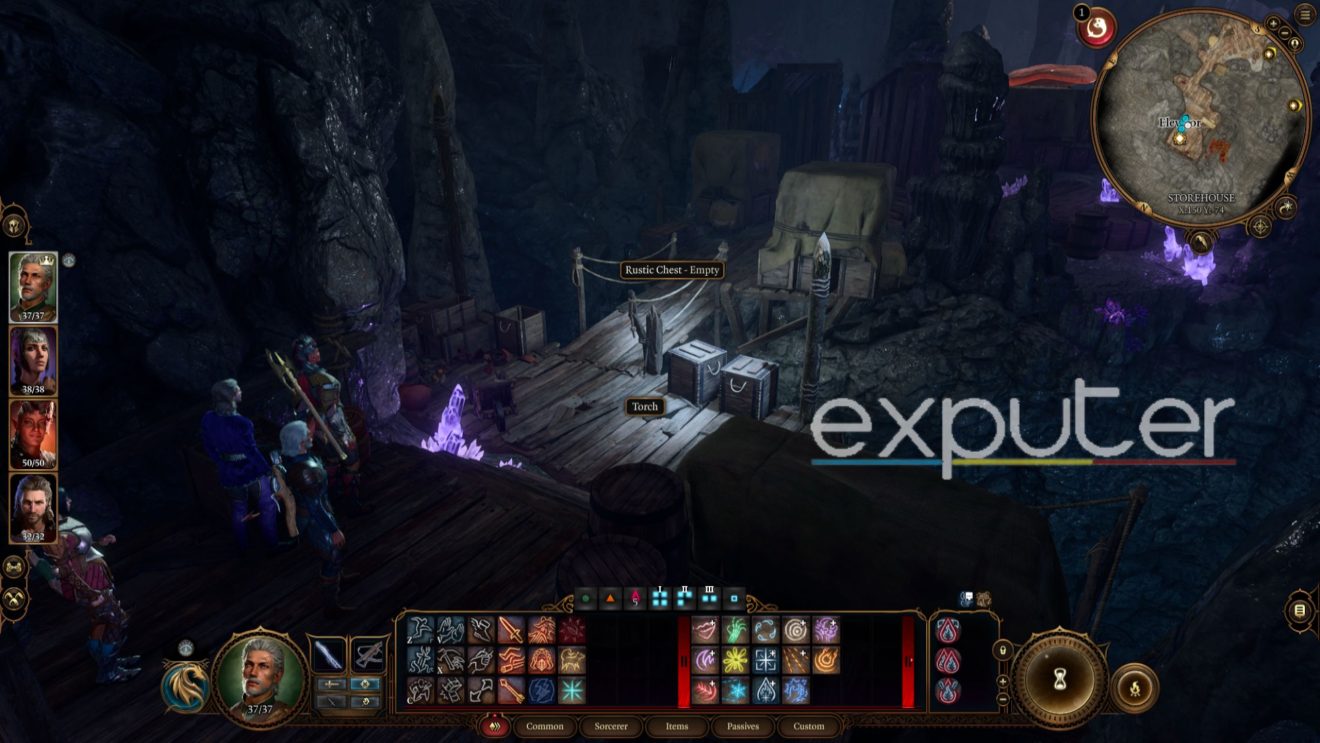Click the active character's large round portrait

[259, 675]
